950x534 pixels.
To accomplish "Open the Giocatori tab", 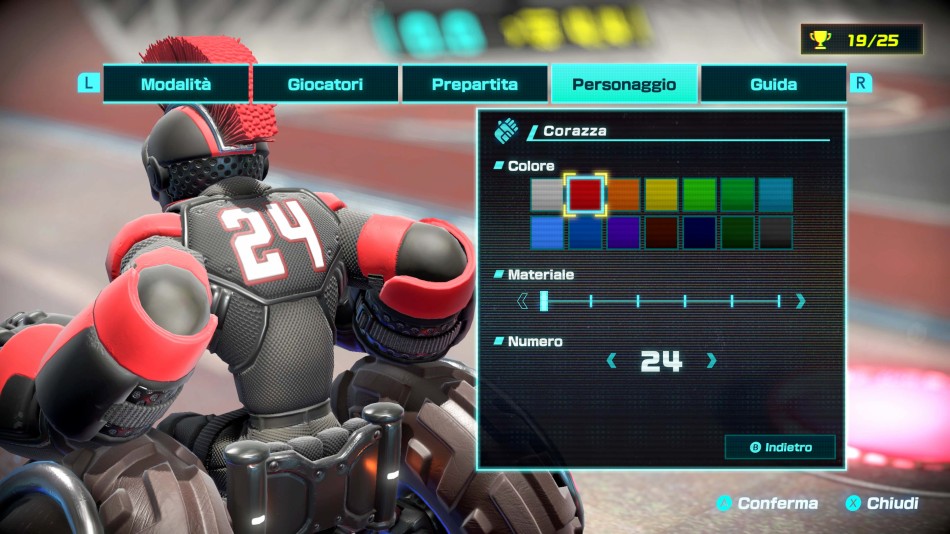I will 325,84.
